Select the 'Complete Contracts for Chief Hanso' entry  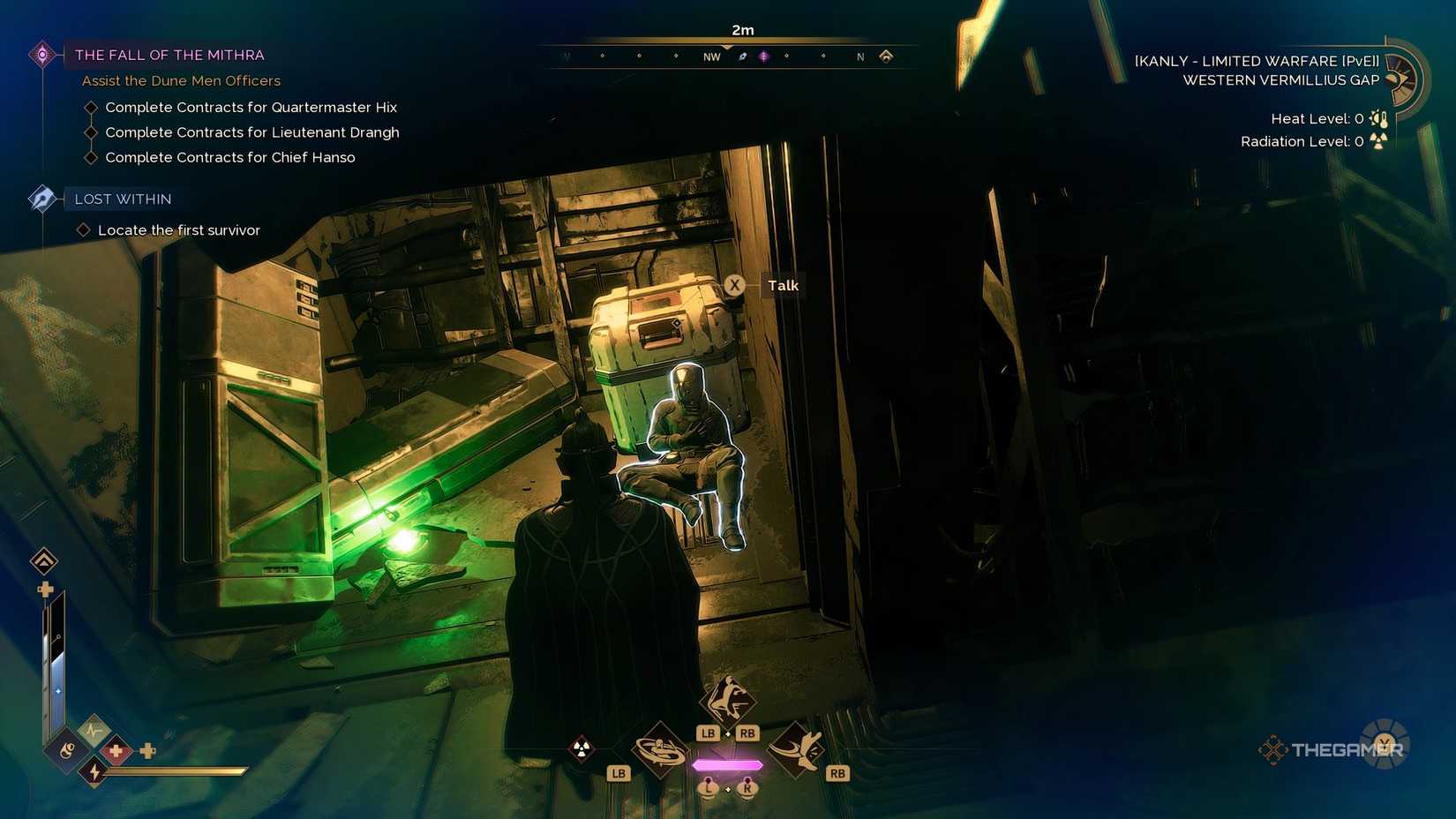pos(230,157)
